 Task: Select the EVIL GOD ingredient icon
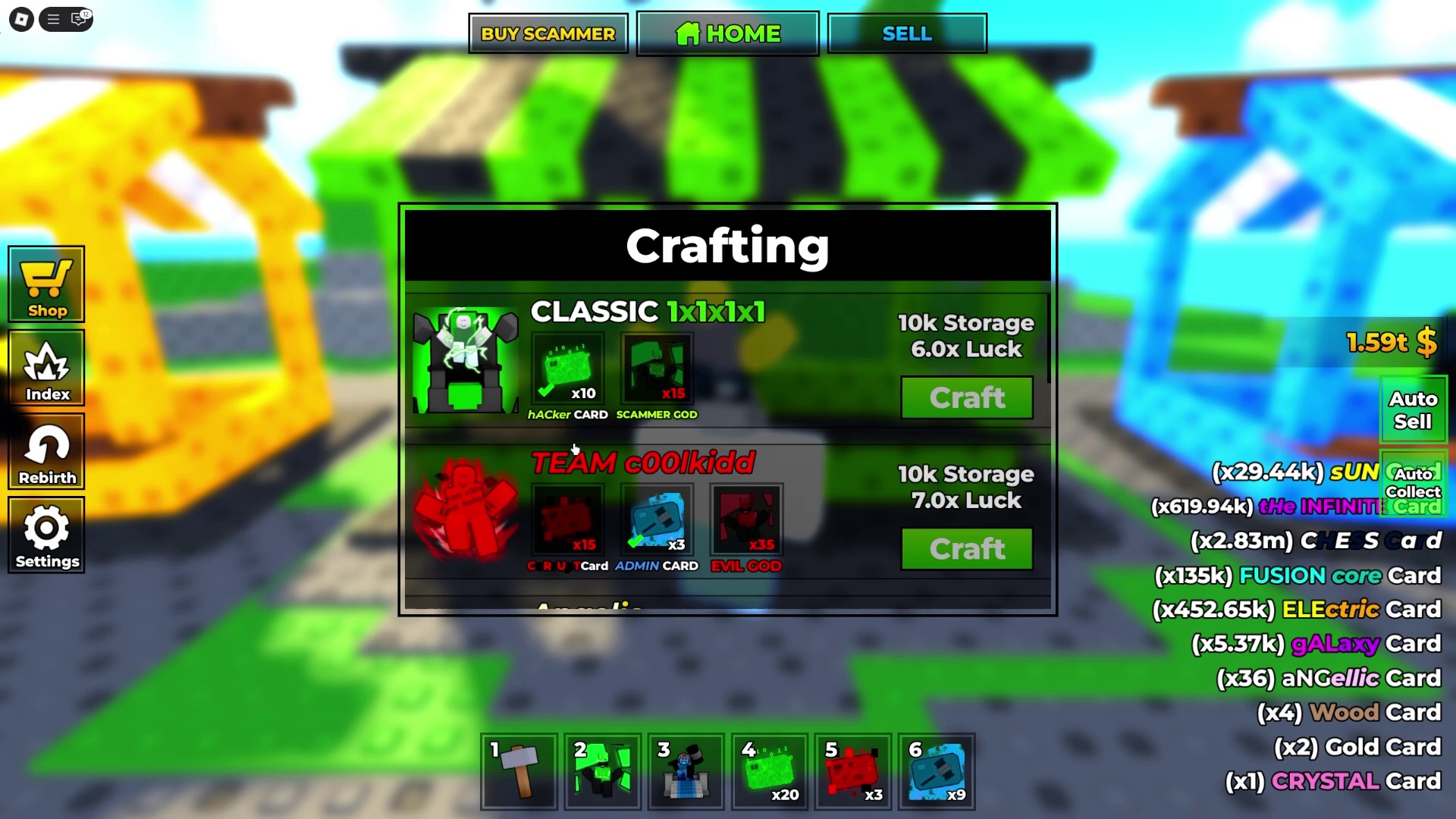745,518
